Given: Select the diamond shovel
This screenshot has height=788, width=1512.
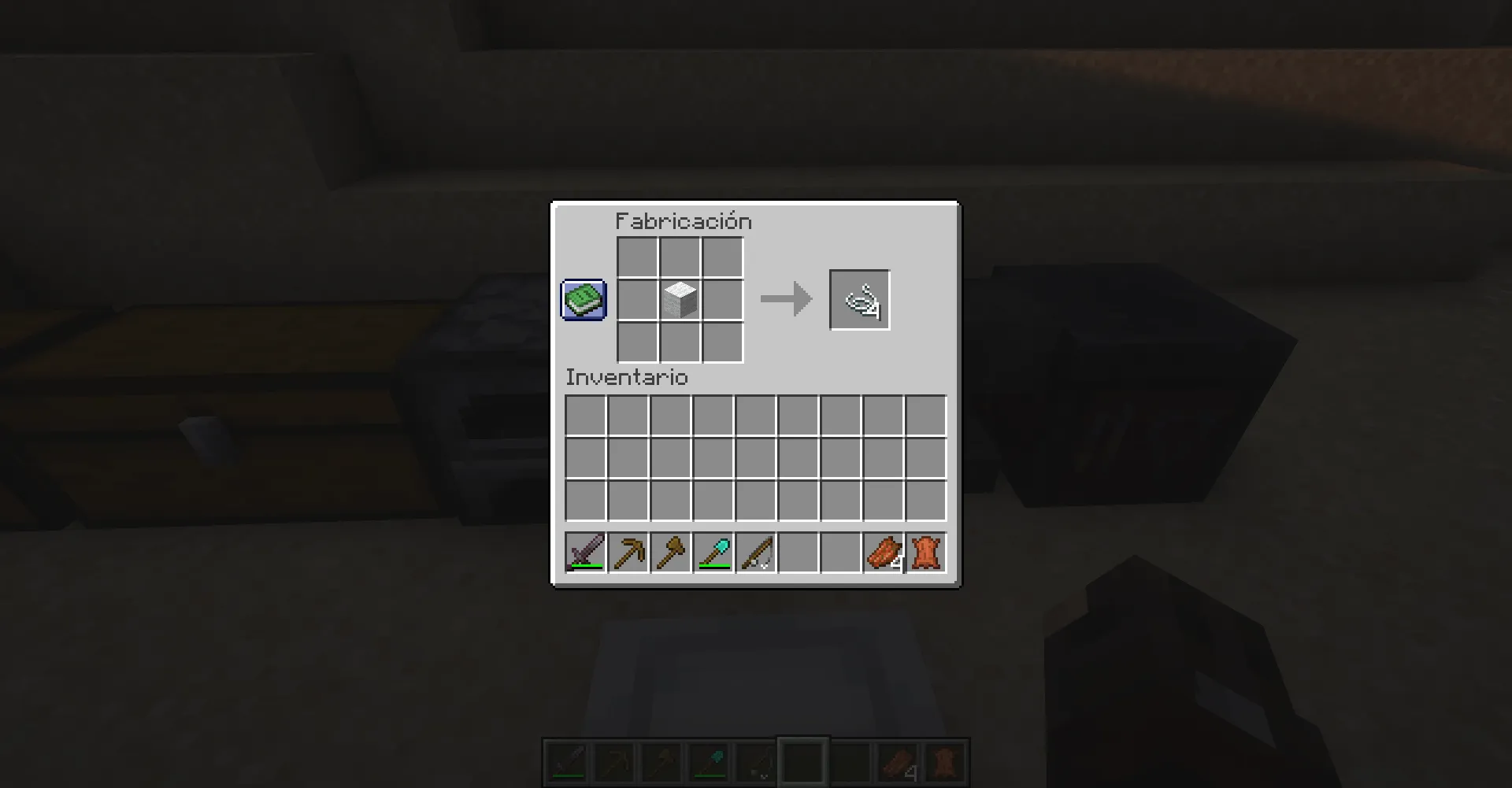Looking at the screenshot, I should 713,553.
